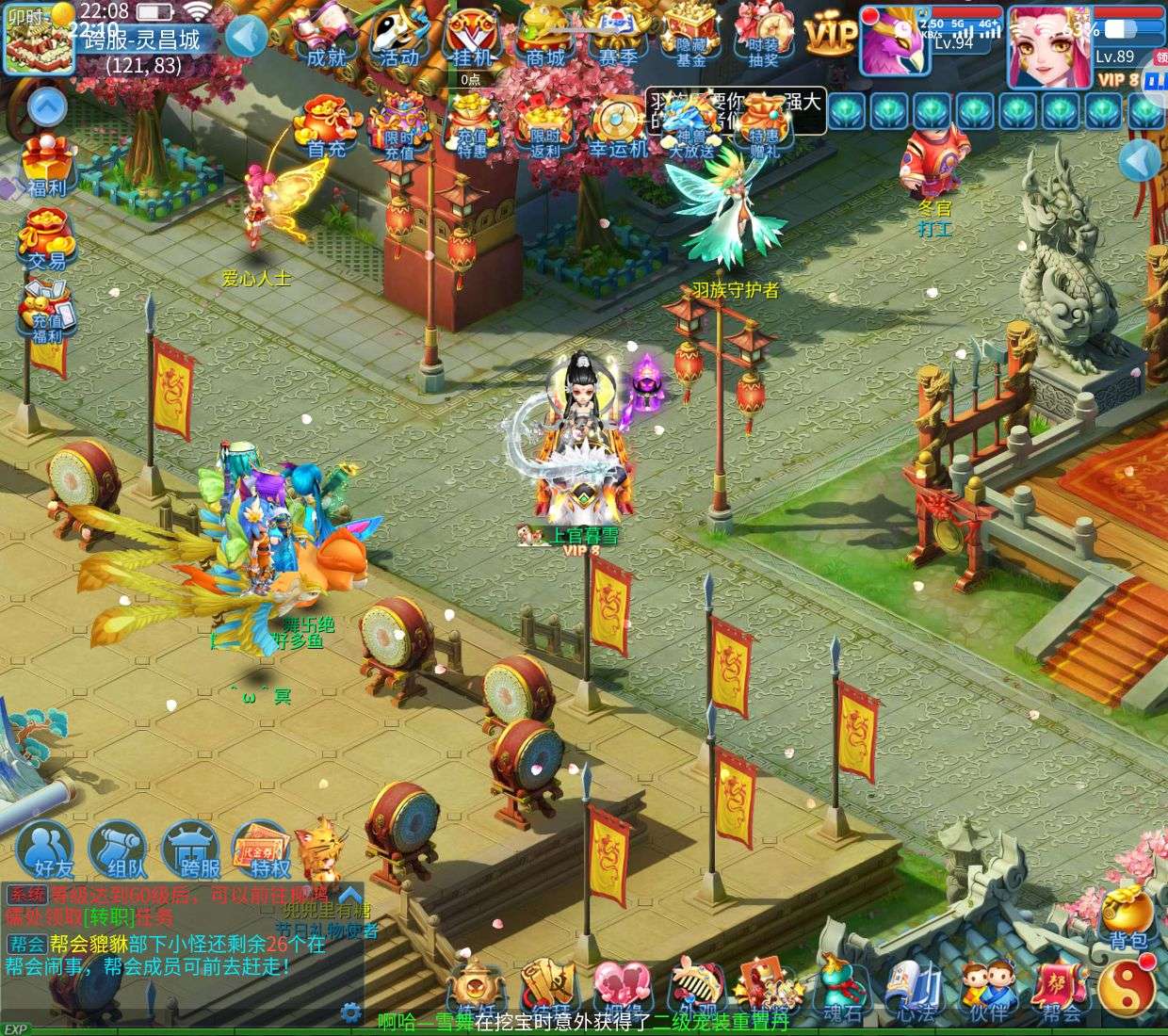Open the 首充 first-recharge offer

click(327, 130)
